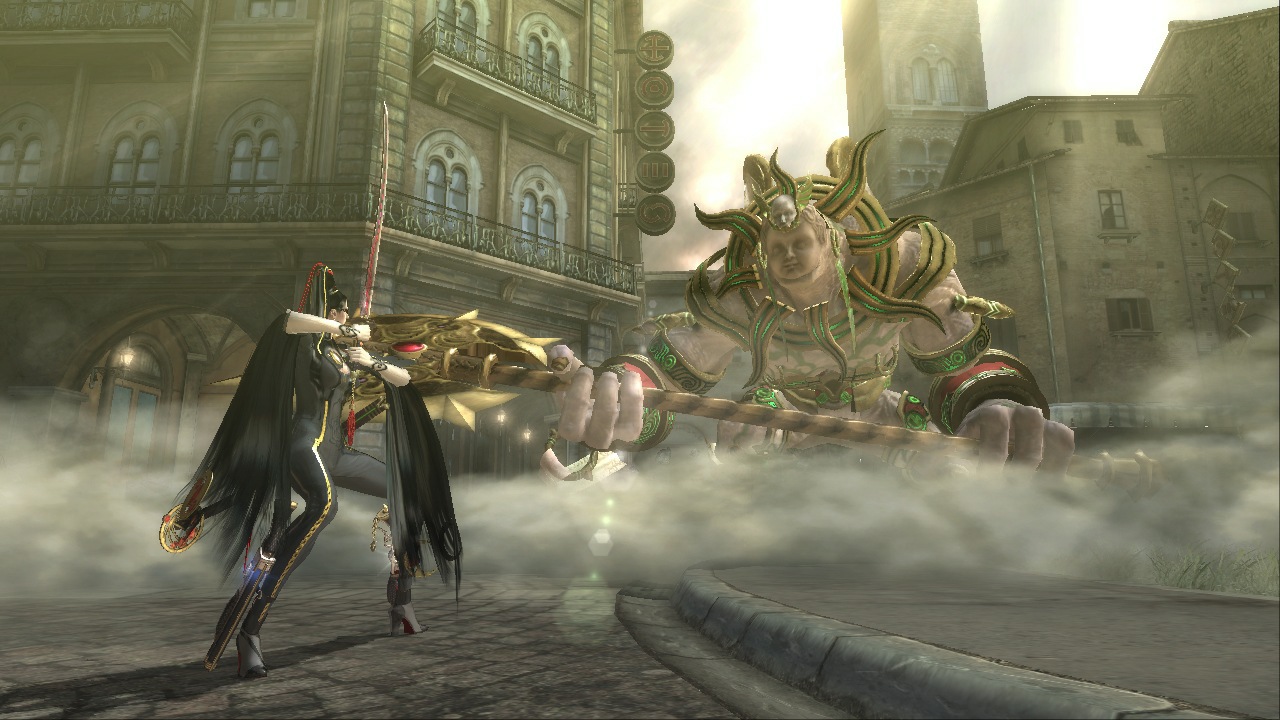
Task: Select the three-bars medallion on the sign pole
Action: pos(653,168)
